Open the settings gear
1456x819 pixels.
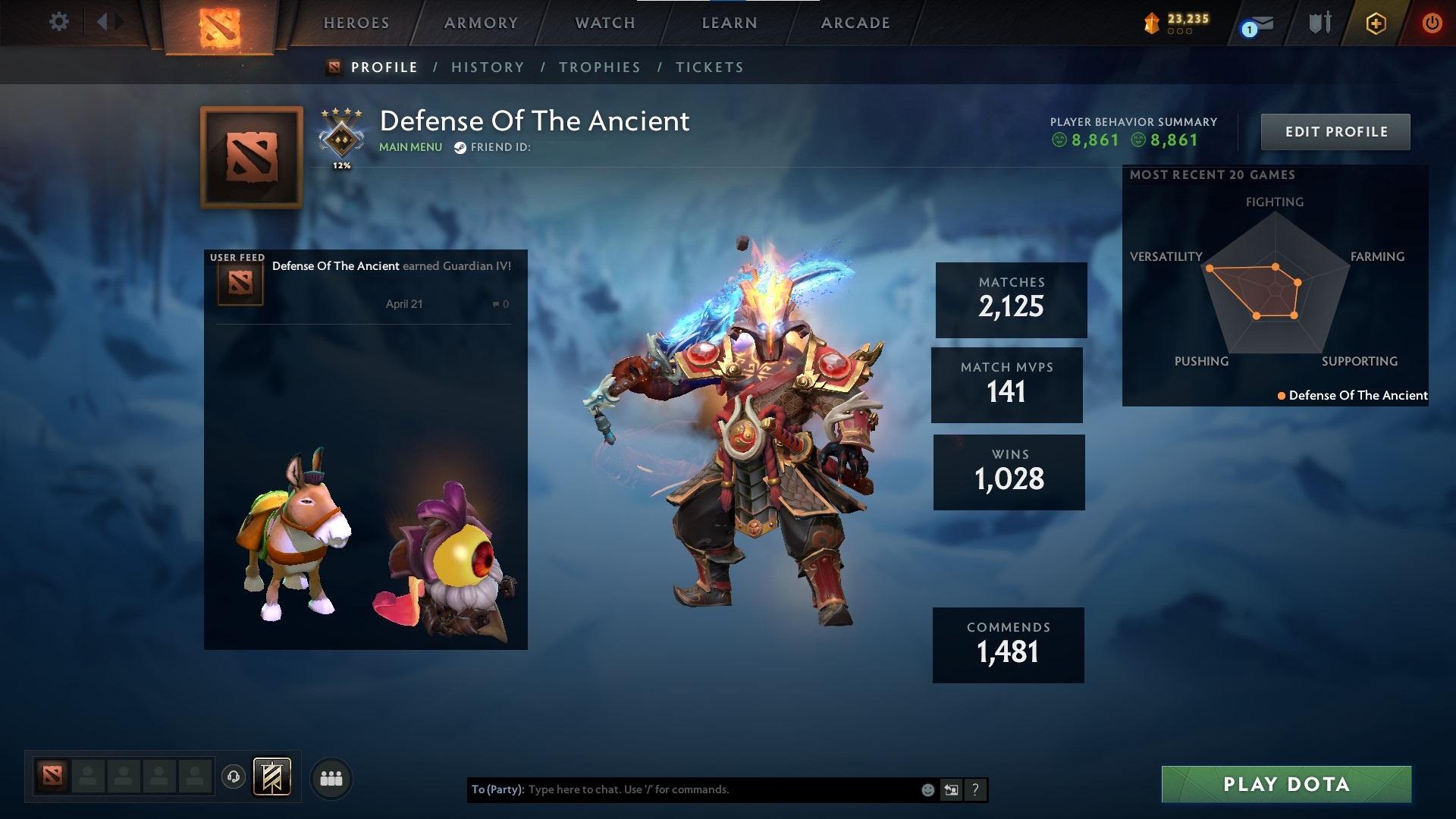click(x=58, y=21)
